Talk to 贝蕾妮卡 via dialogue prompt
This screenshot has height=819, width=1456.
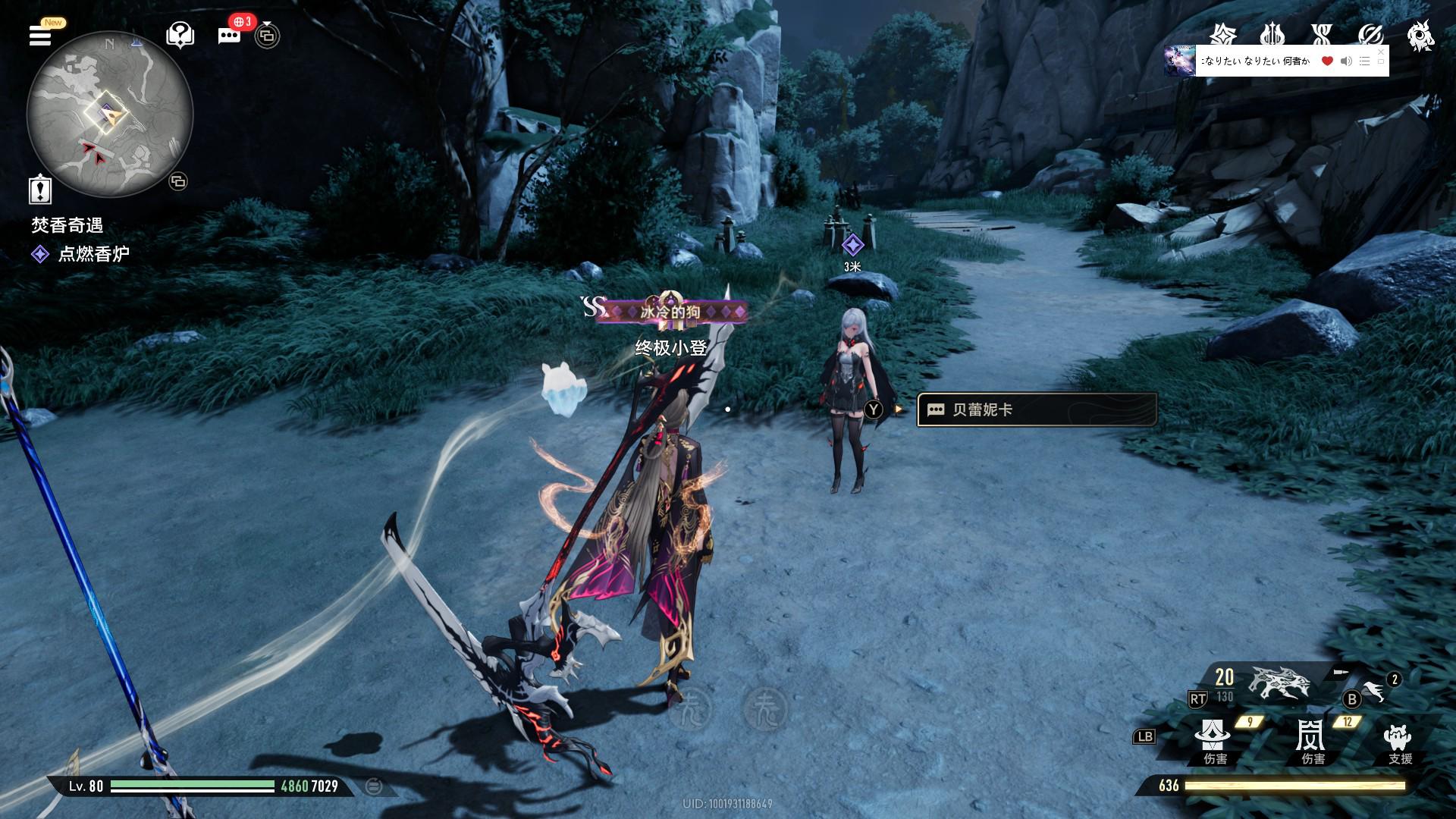(x=1036, y=409)
